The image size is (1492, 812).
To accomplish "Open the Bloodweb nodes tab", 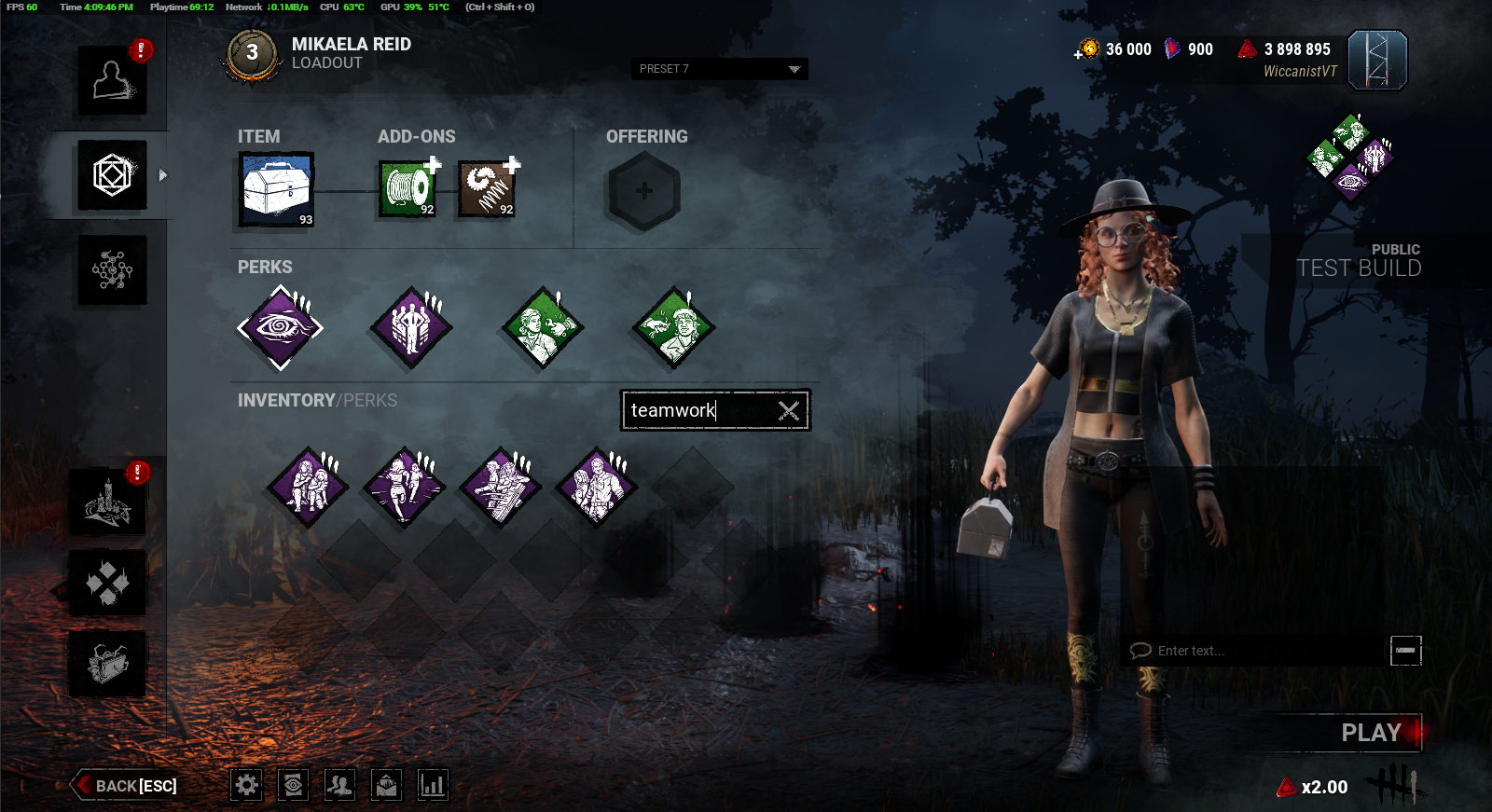I will click(x=112, y=270).
